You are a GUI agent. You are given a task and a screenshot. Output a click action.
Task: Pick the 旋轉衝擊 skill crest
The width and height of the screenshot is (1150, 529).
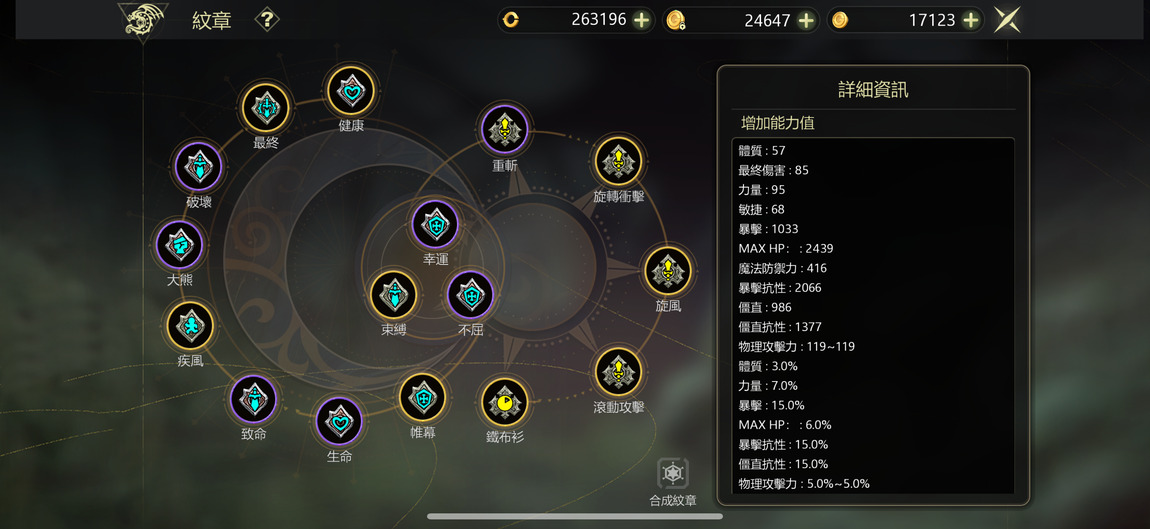point(618,161)
